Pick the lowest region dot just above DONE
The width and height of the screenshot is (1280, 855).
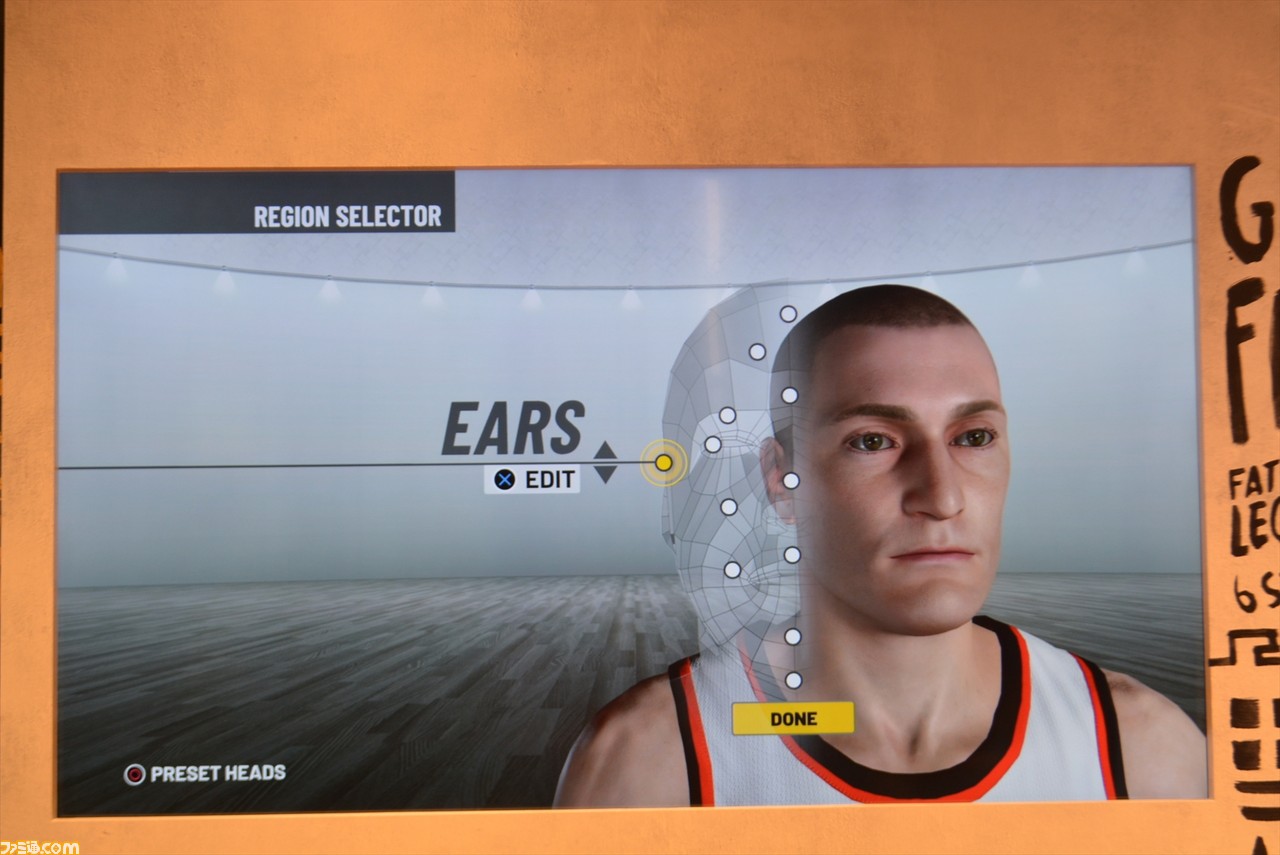(x=793, y=680)
